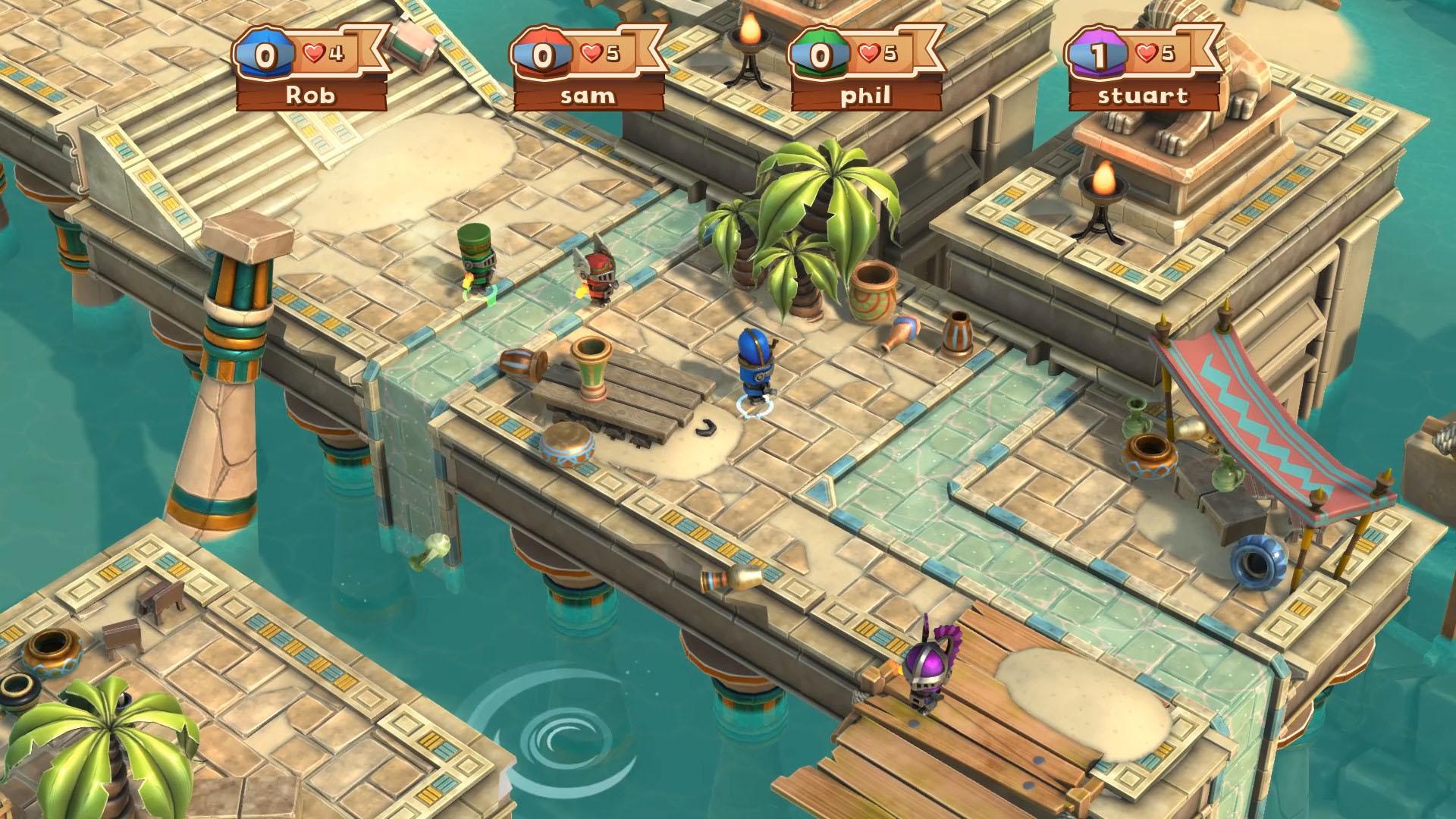Select sam's player nameplate

[588, 96]
